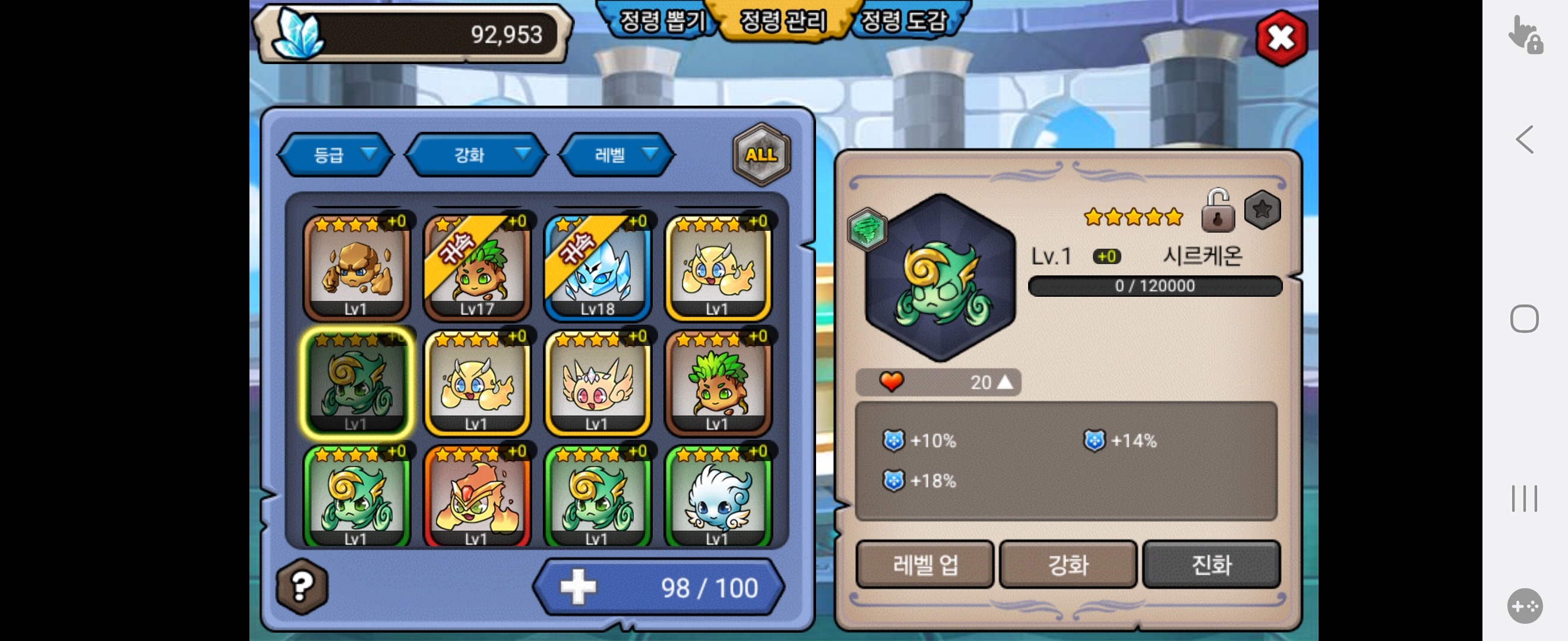Open the question mark help button
The image size is (1568, 641).
tap(302, 586)
